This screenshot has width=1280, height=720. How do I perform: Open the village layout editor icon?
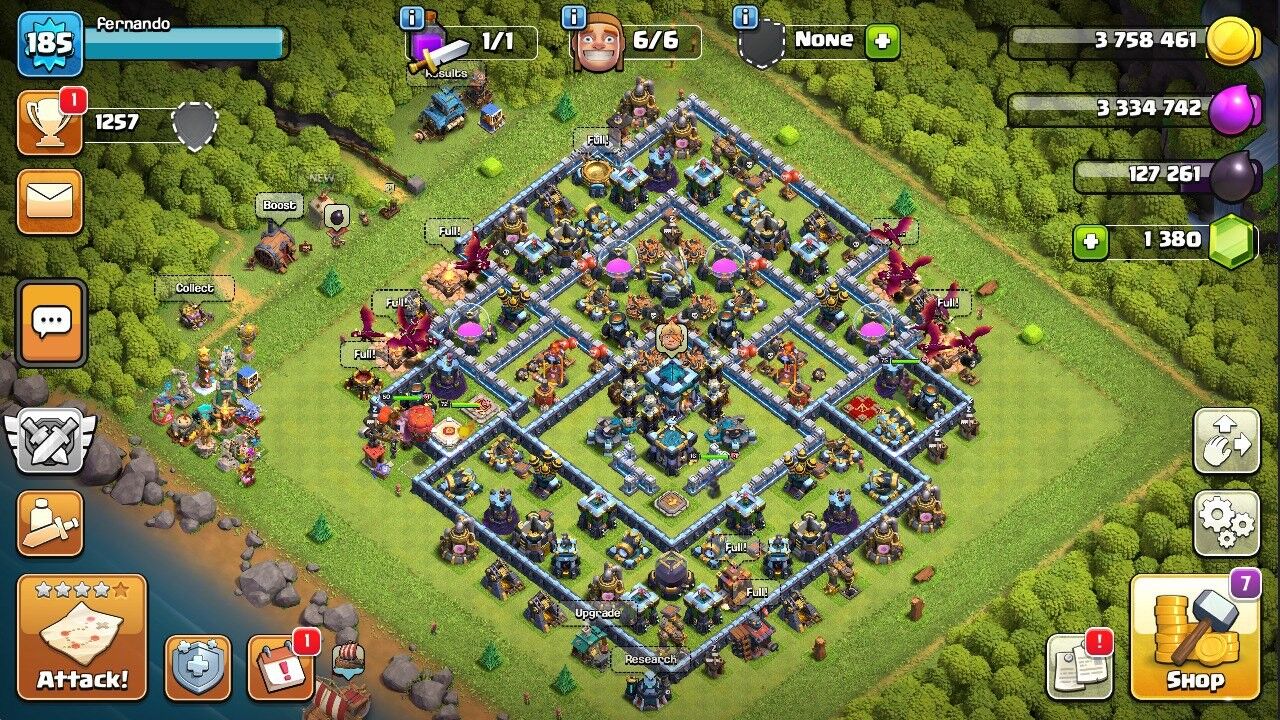click(x=1228, y=442)
